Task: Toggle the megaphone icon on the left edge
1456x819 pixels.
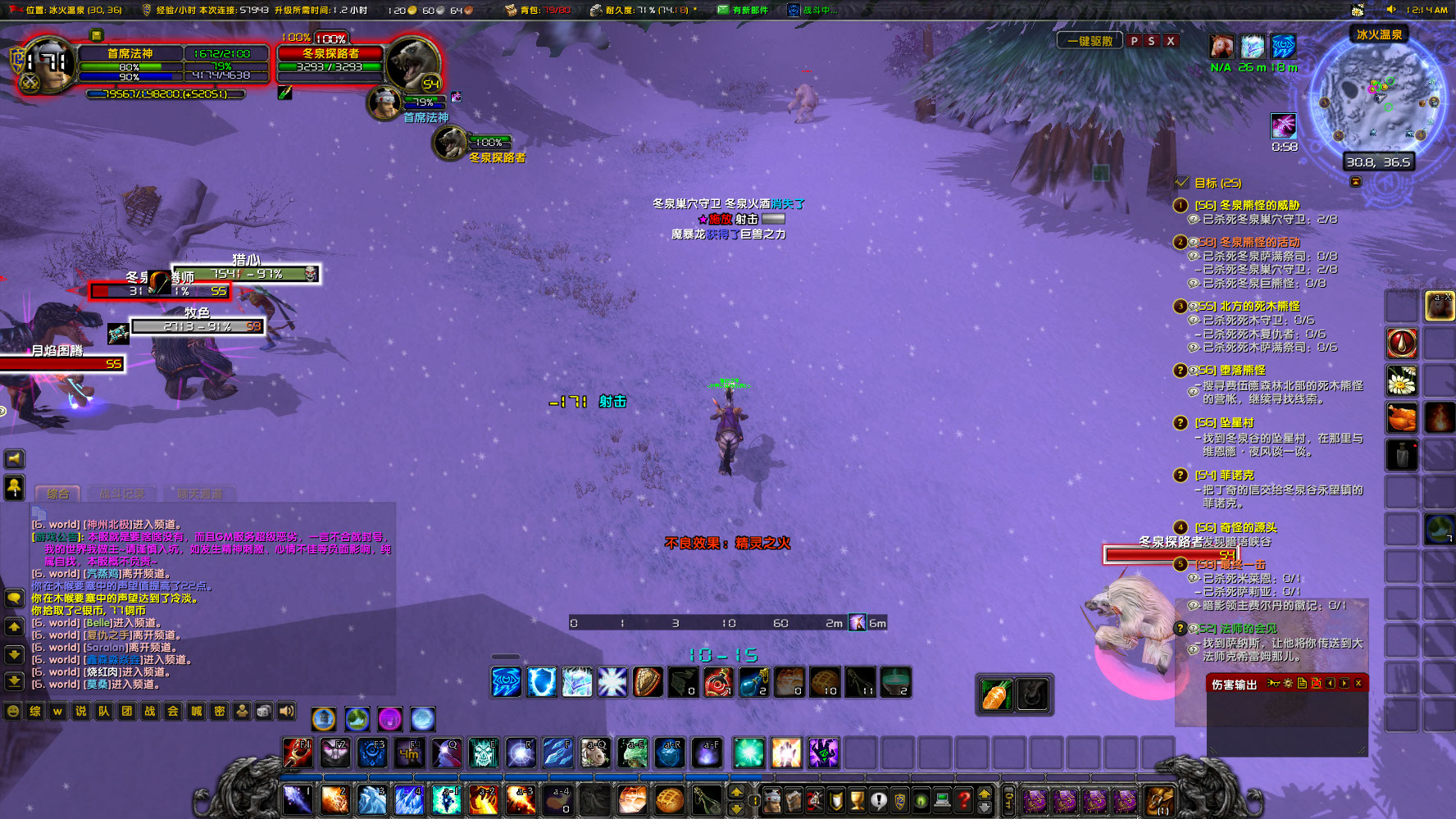Action: pos(14,458)
